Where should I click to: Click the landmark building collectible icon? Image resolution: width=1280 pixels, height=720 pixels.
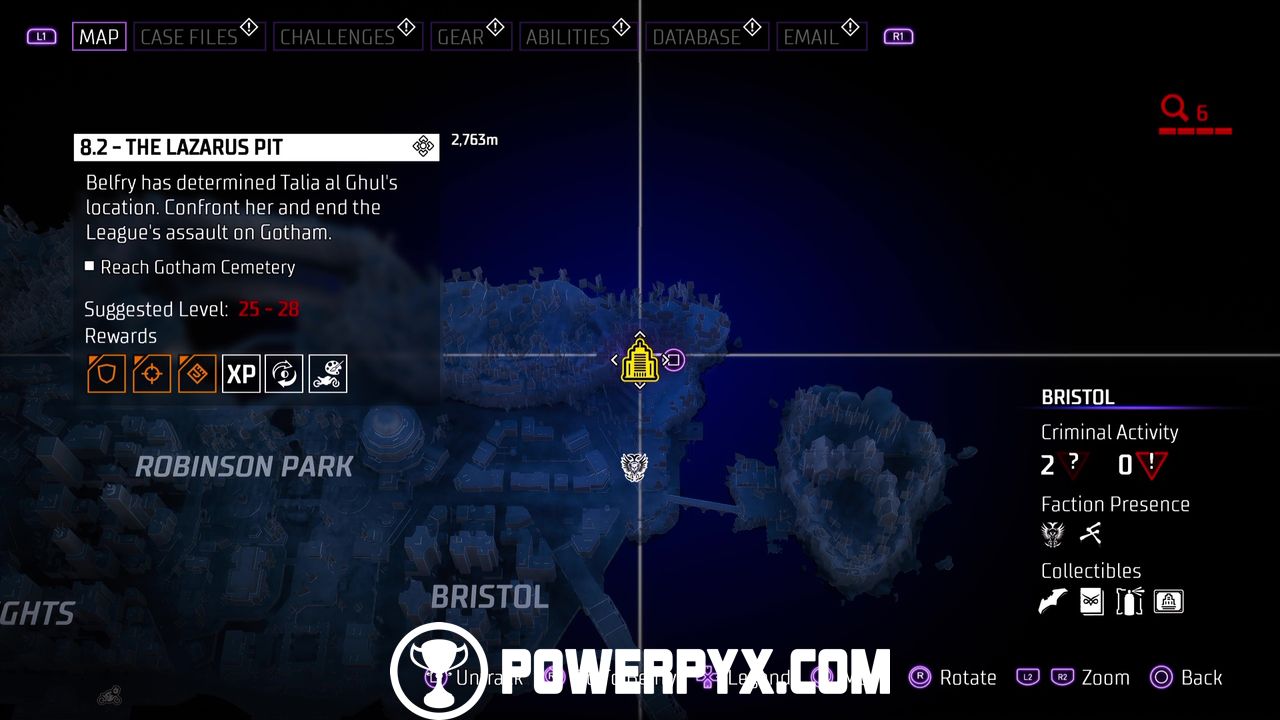click(x=1168, y=601)
